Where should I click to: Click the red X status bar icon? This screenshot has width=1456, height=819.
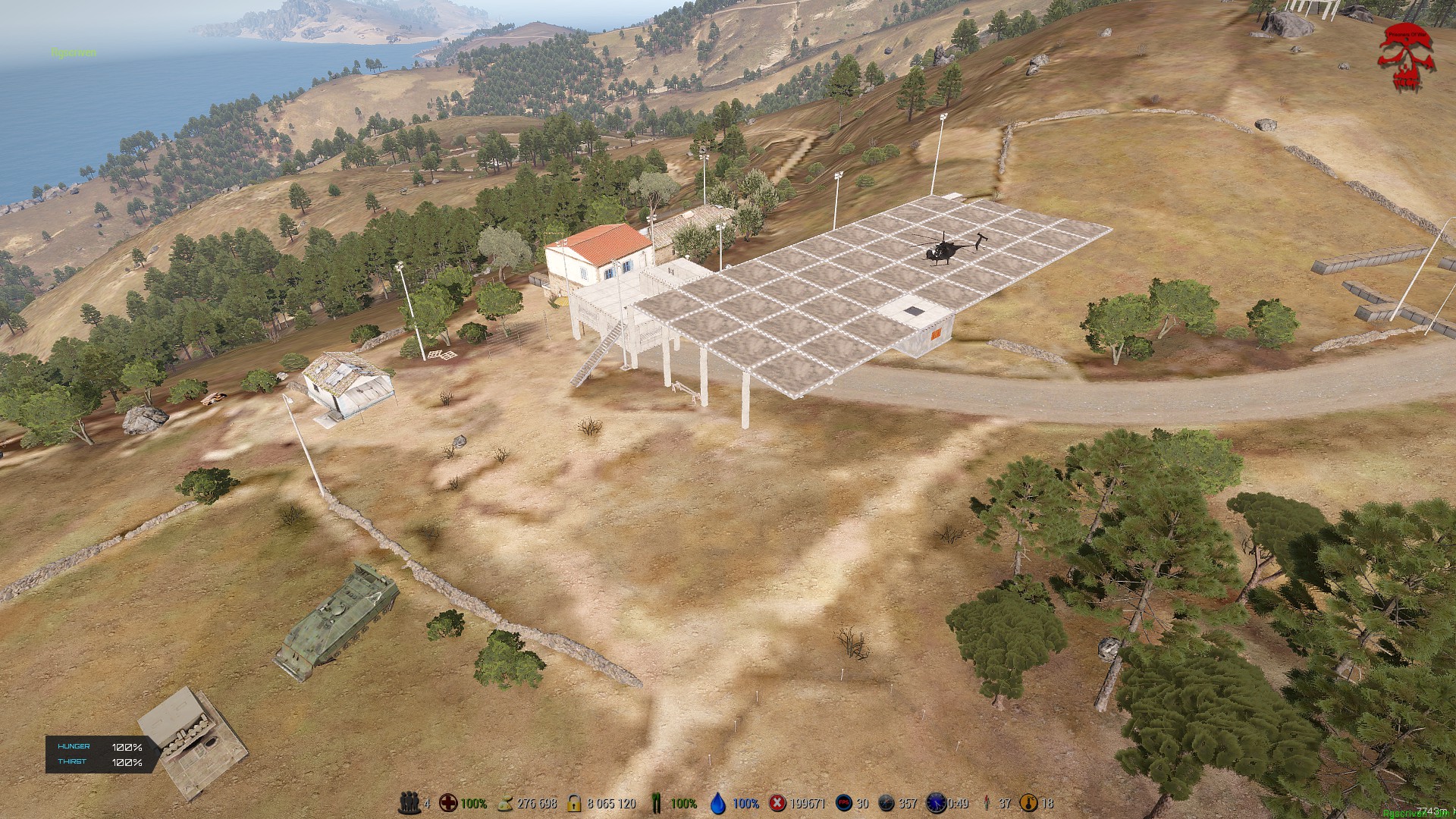777,803
